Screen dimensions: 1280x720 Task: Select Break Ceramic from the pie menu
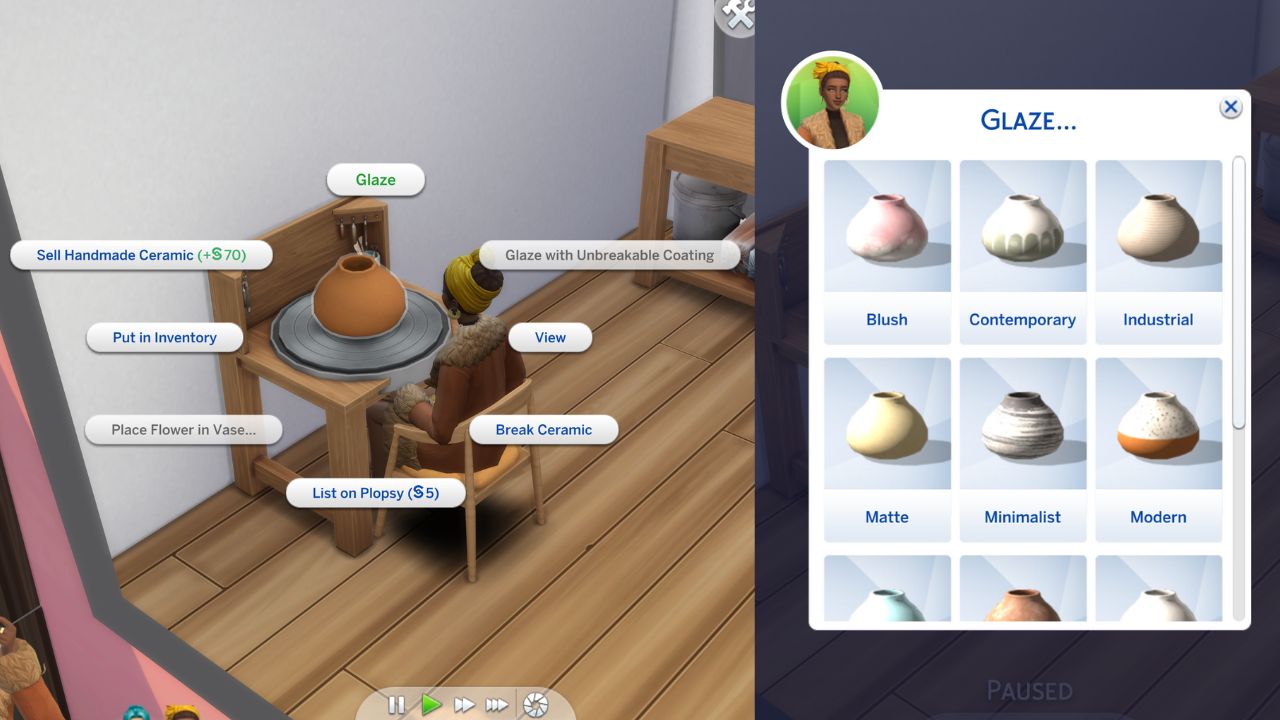(544, 429)
